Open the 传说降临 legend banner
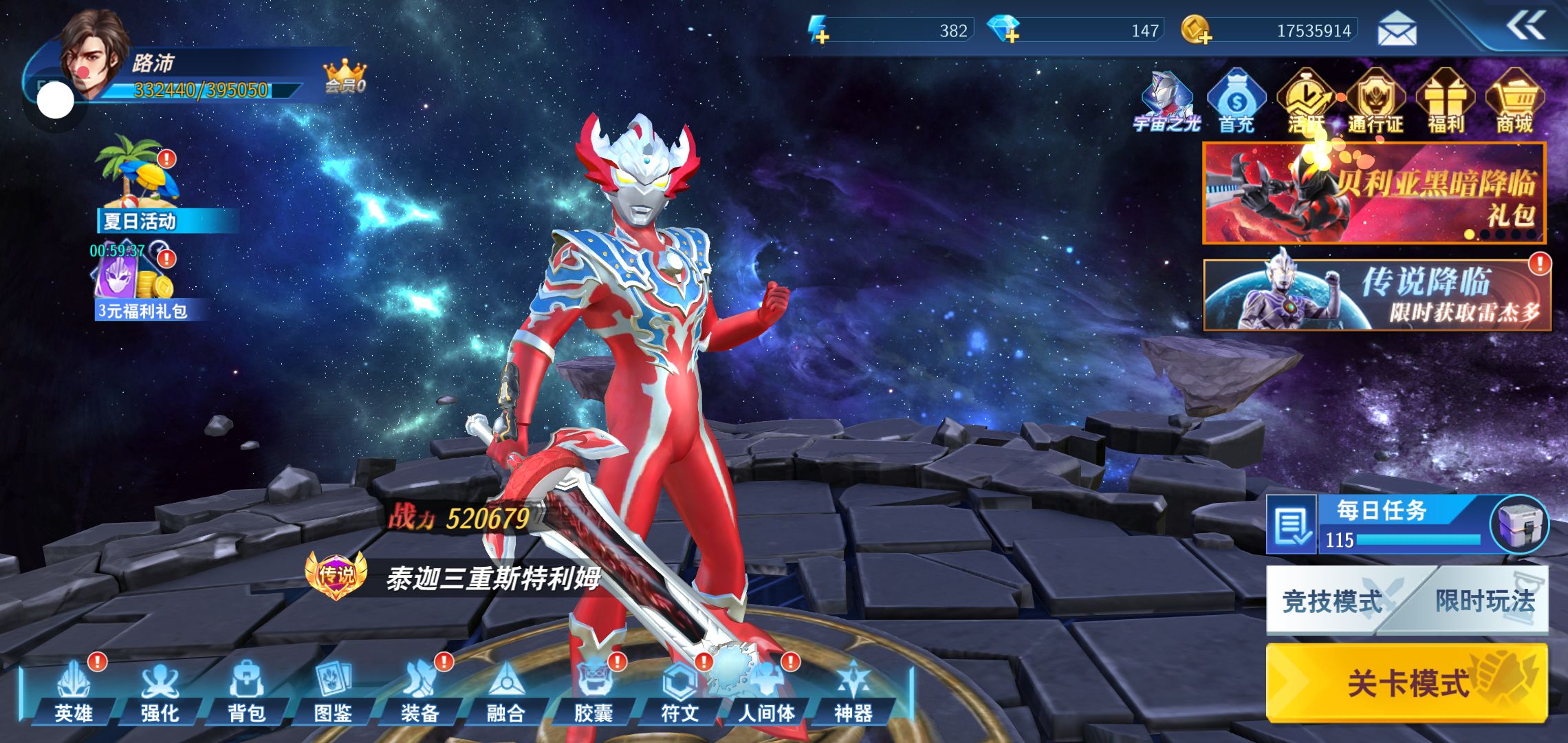 point(1377,295)
